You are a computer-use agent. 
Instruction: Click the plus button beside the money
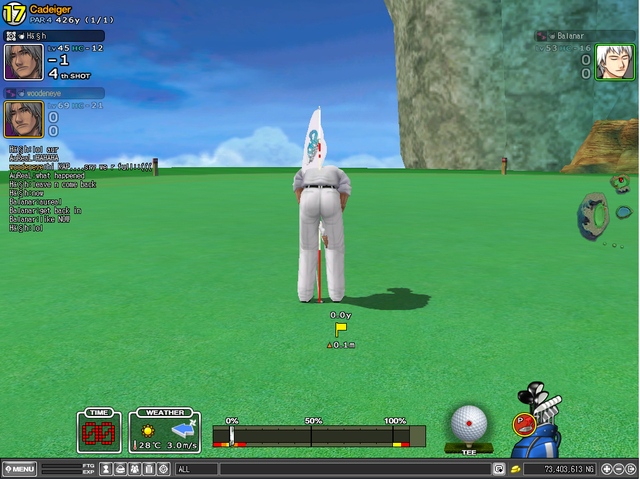point(606,468)
